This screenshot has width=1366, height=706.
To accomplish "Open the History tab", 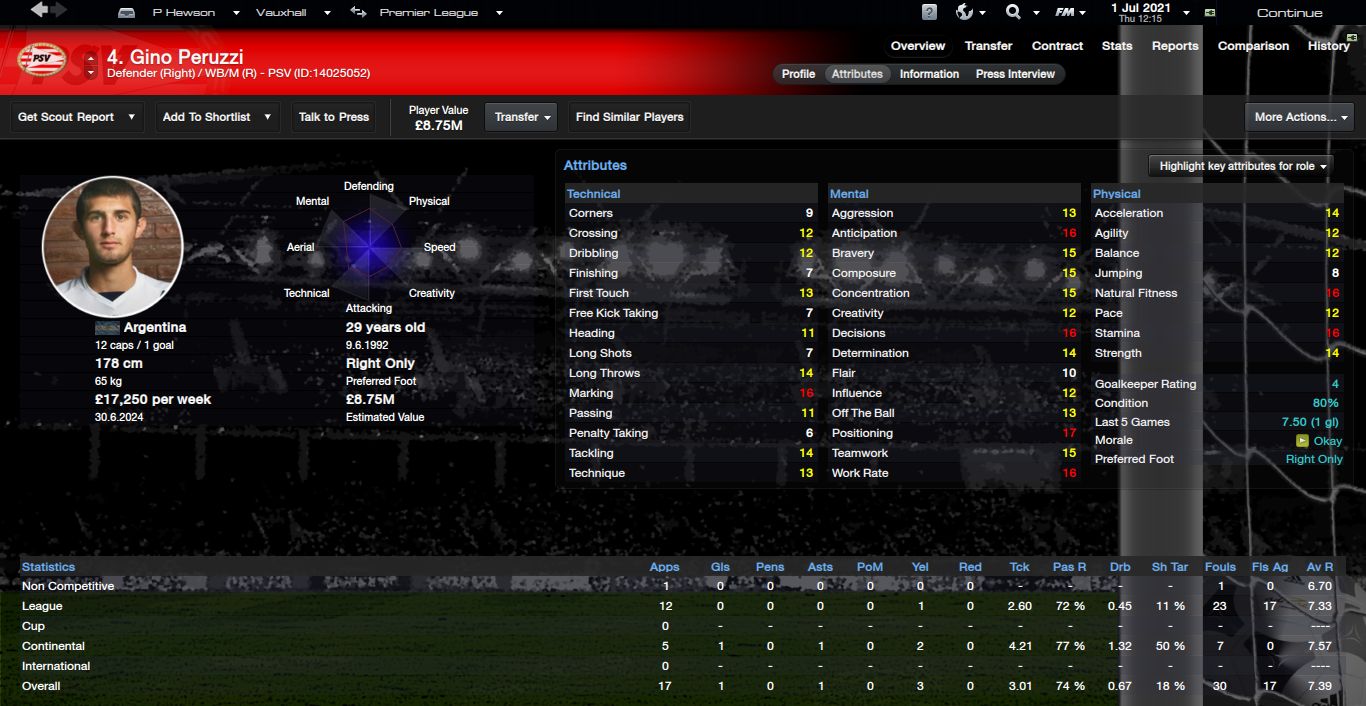I will [1328, 46].
